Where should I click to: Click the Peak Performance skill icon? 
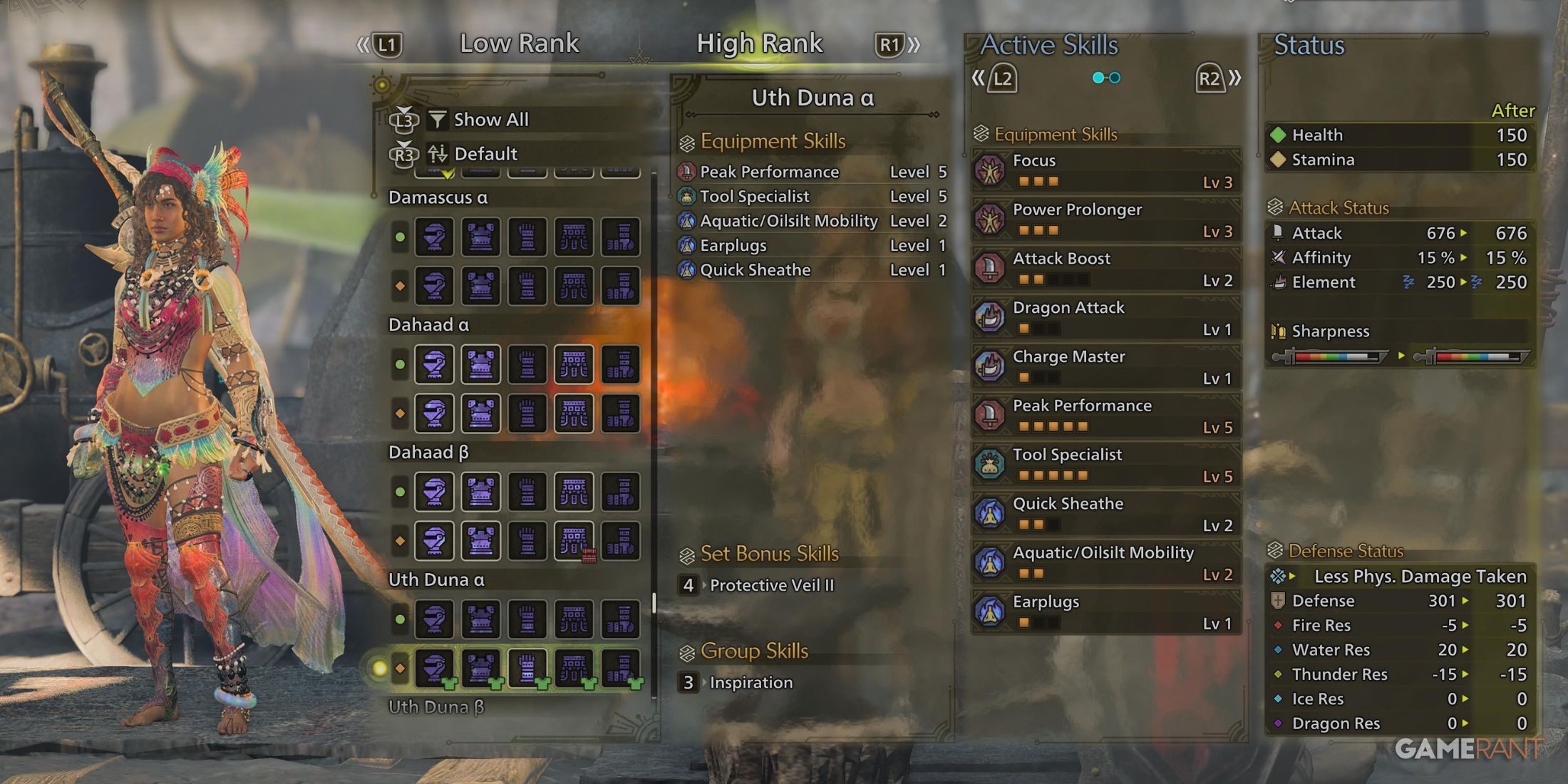(x=991, y=416)
